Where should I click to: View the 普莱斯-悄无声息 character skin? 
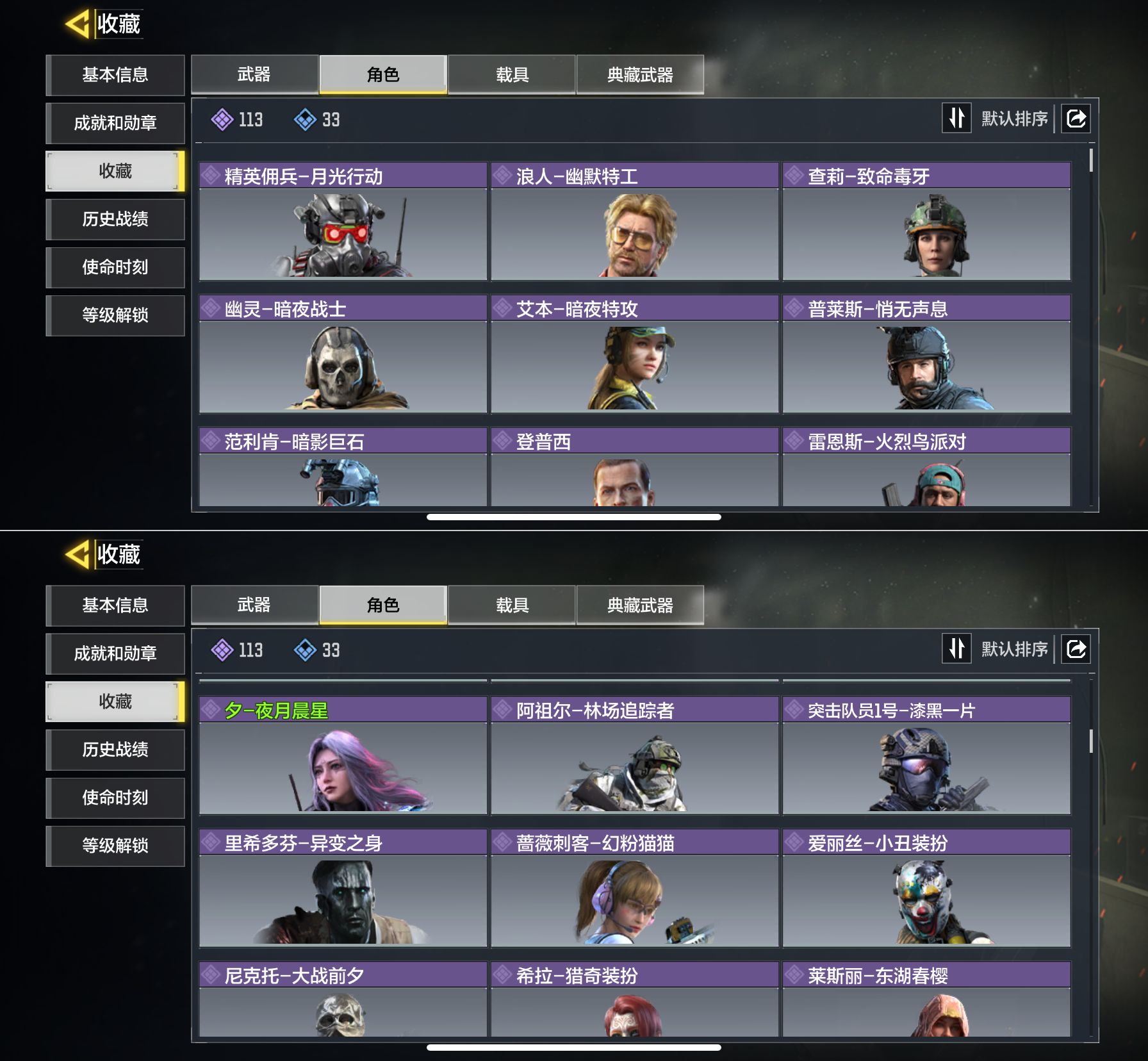[x=926, y=354]
